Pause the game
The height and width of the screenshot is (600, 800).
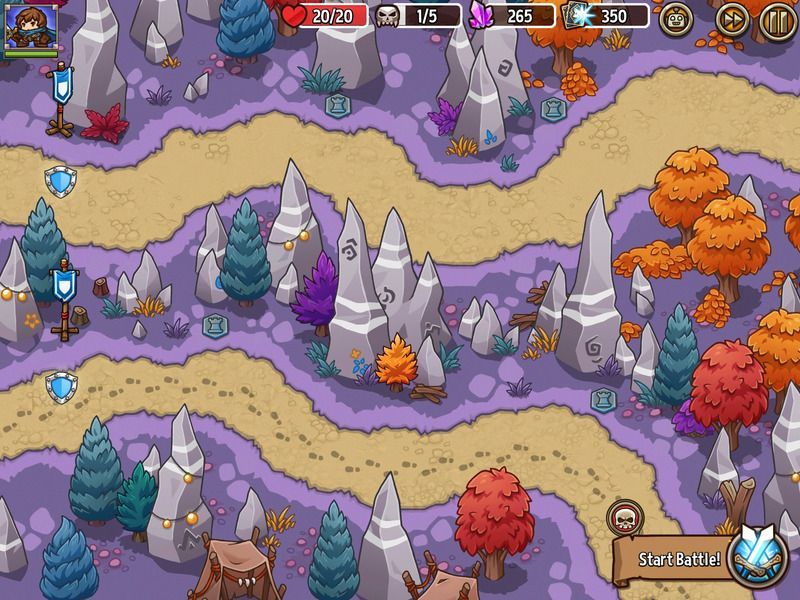[x=778, y=19]
